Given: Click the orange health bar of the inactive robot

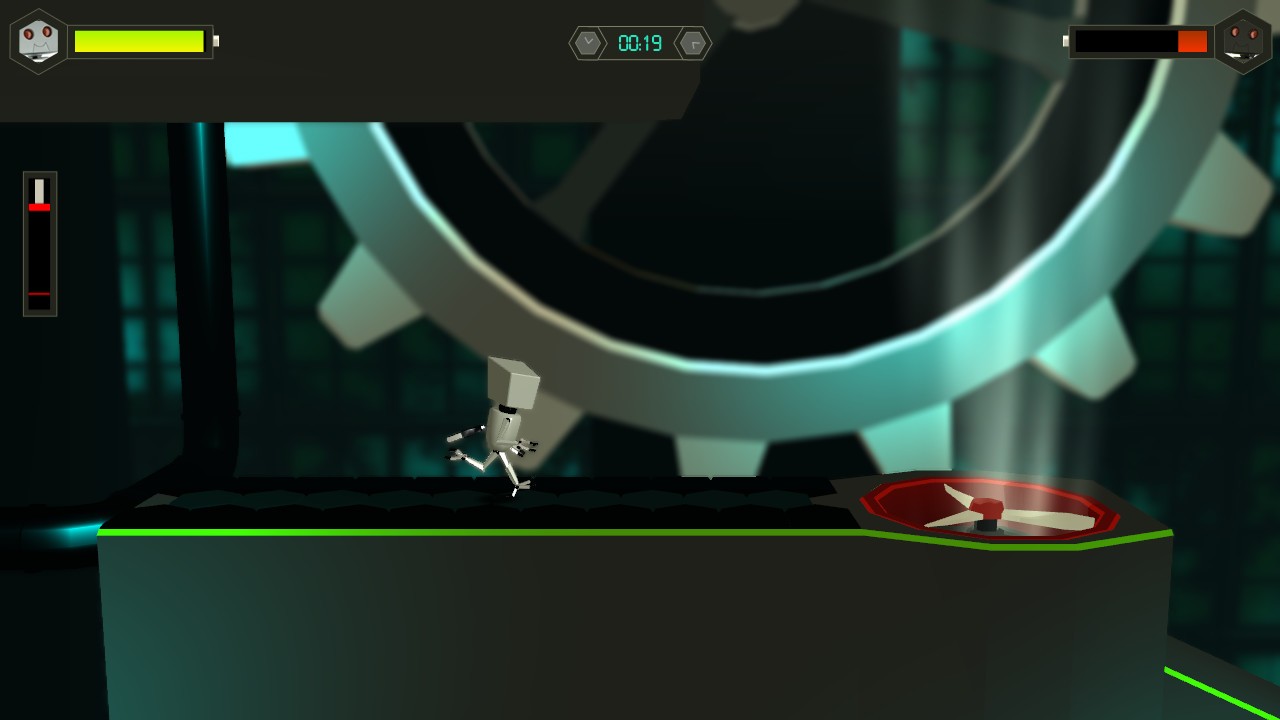Looking at the screenshot, I should click(1192, 42).
